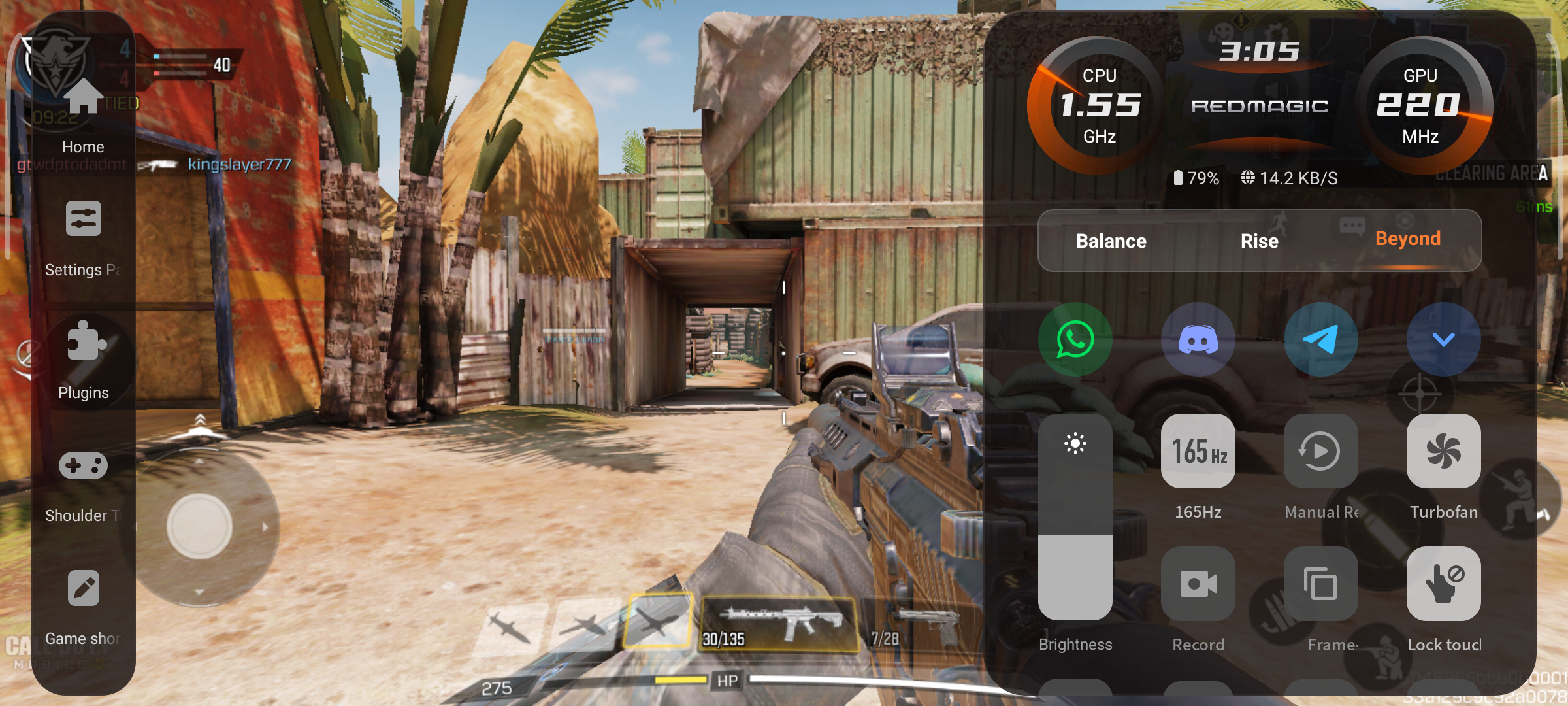Turn on the Turbofan

pyautogui.click(x=1443, y=451)
